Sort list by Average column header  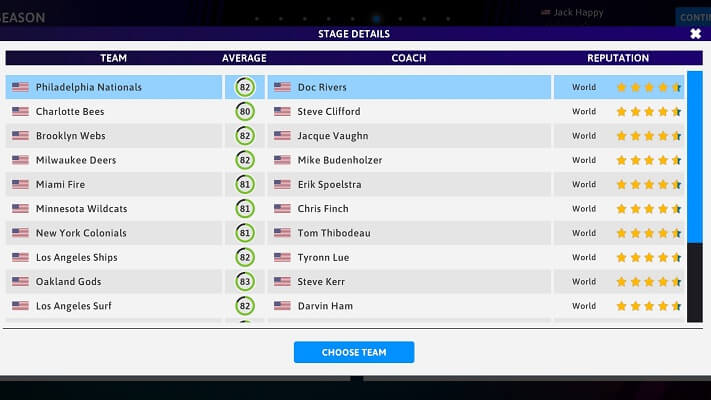(x=244, y=58)
